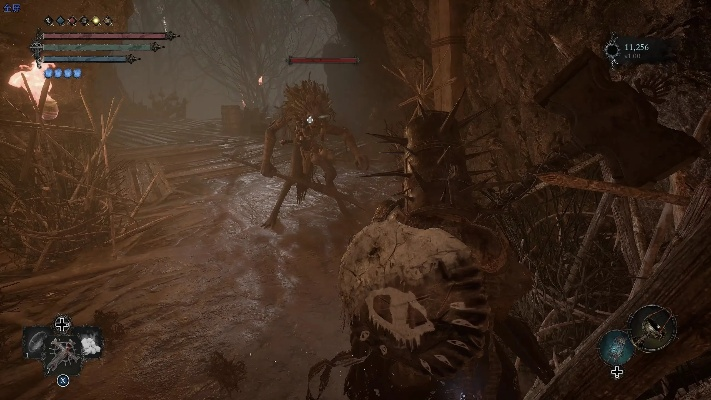
Task: Select the blue glowing spell icon
Action: pos(615,347)
